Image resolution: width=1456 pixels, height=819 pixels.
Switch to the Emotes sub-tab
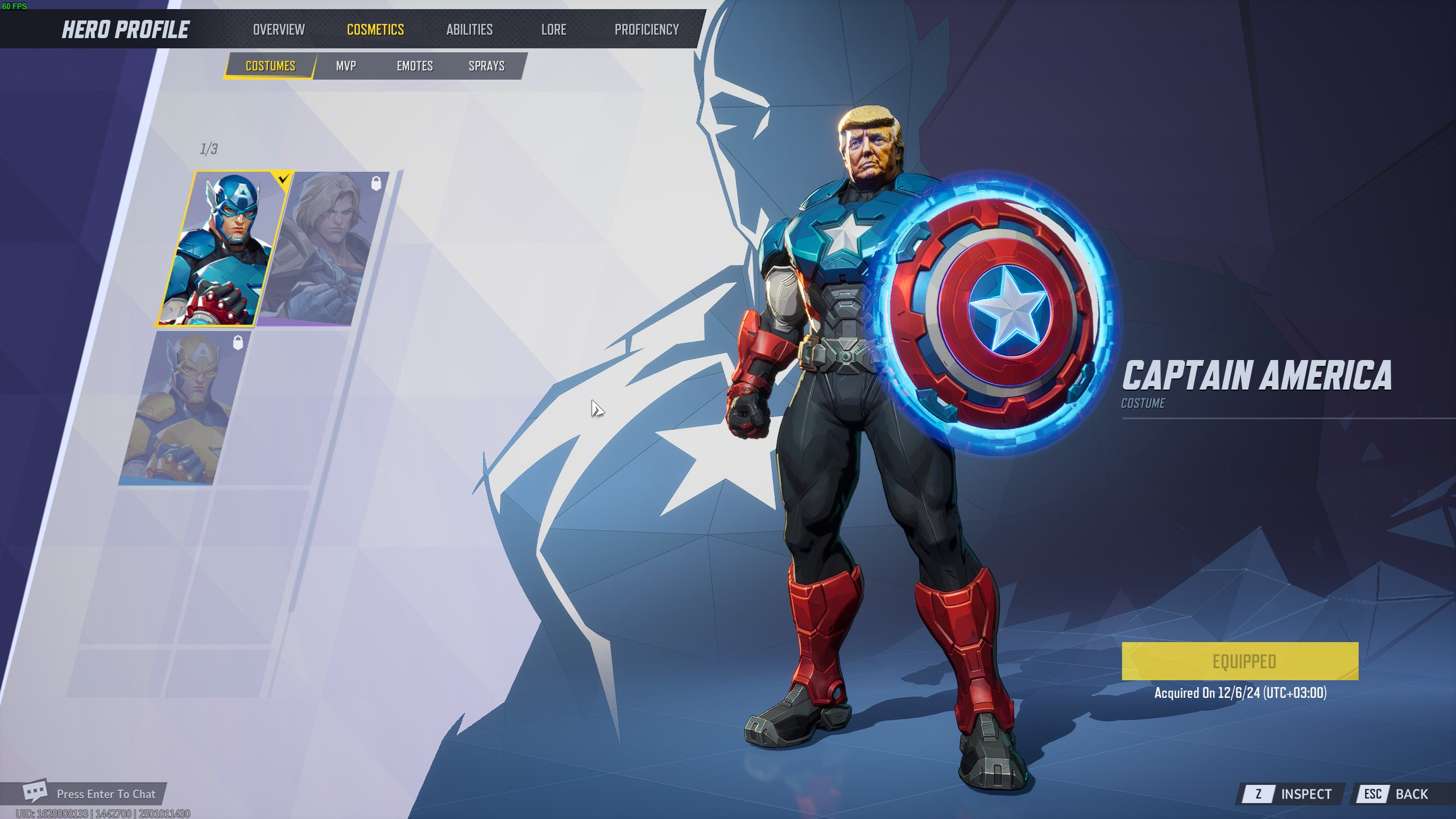[415, 65]
